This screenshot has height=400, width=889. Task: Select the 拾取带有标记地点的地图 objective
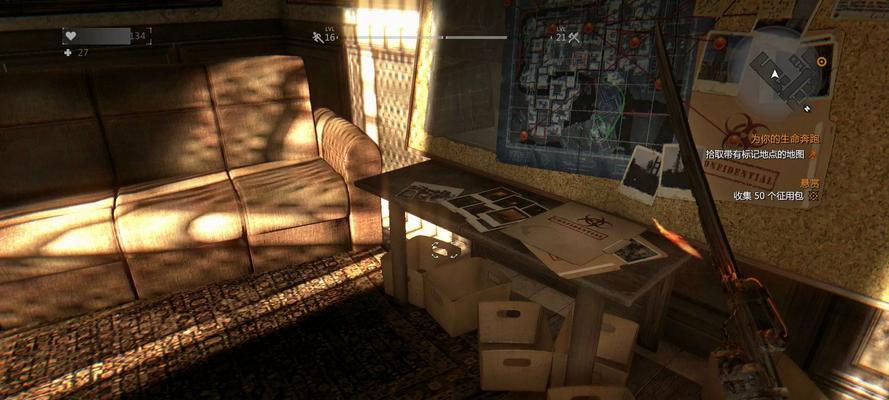(755, 154)
